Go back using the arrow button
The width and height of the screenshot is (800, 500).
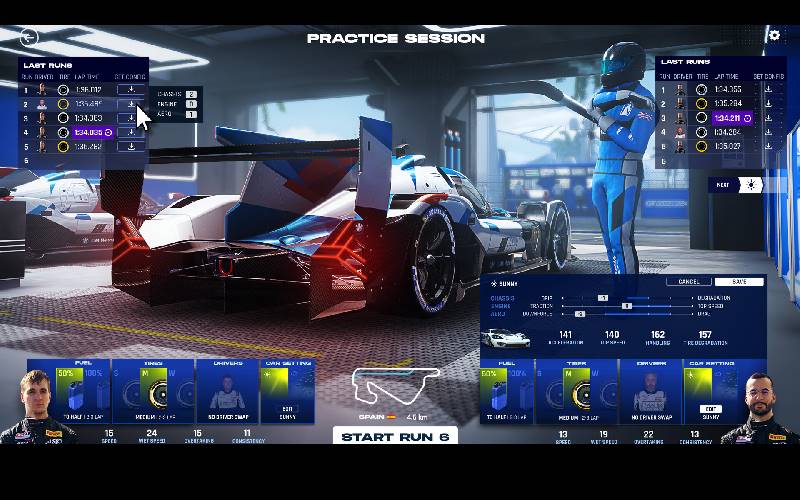29,36
